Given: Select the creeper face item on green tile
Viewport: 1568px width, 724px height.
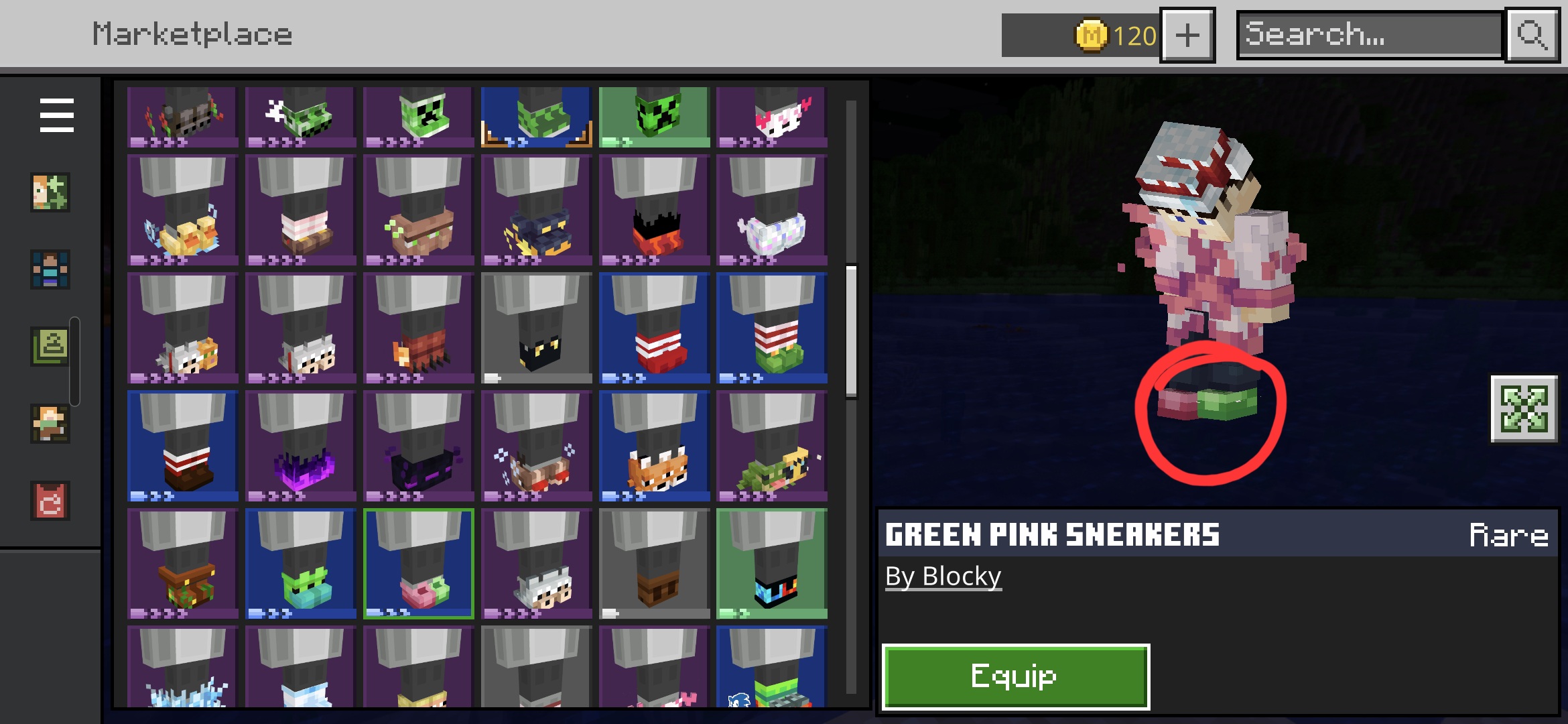Looking at the screenshot, I should click(654, 117).
